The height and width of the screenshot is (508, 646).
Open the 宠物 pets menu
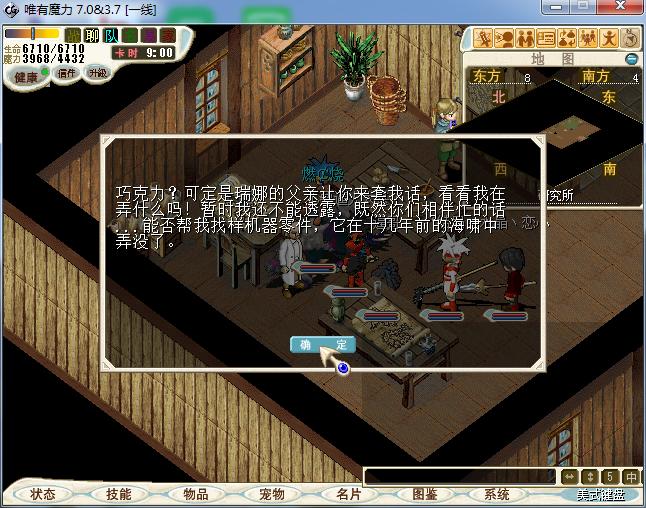coord(272,494)
